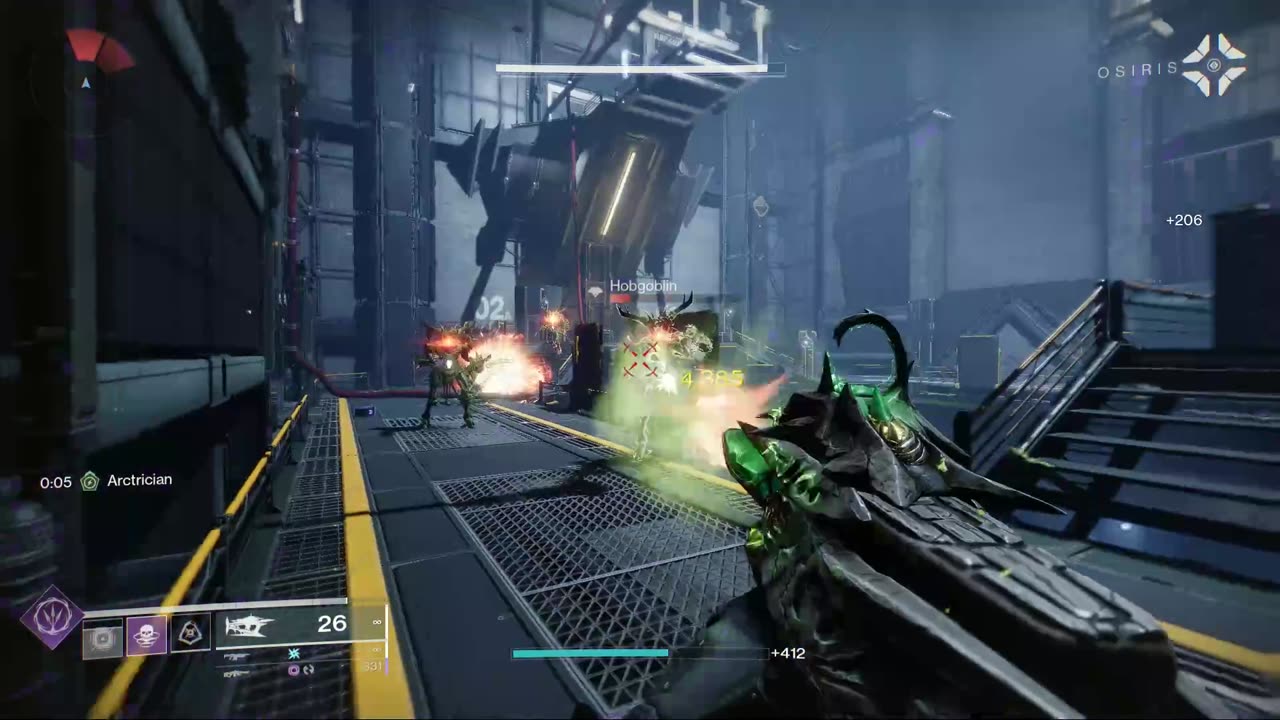The width and height of the screenshot is (1280, 720).
Task: Use the purple skull melee ability
Action: [x=146, y=635]
